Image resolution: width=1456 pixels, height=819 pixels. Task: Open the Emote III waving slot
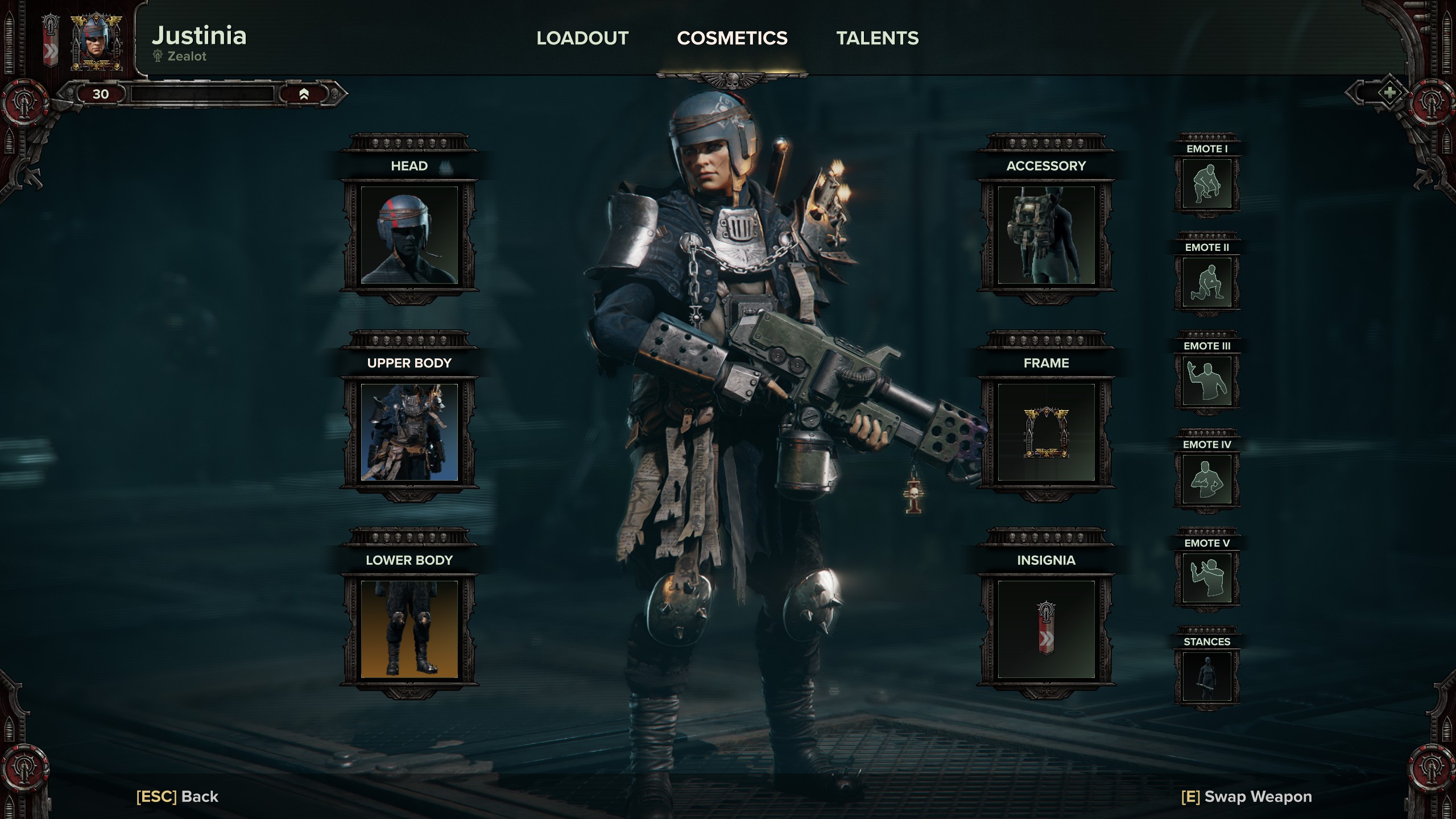coord(1207,381)
